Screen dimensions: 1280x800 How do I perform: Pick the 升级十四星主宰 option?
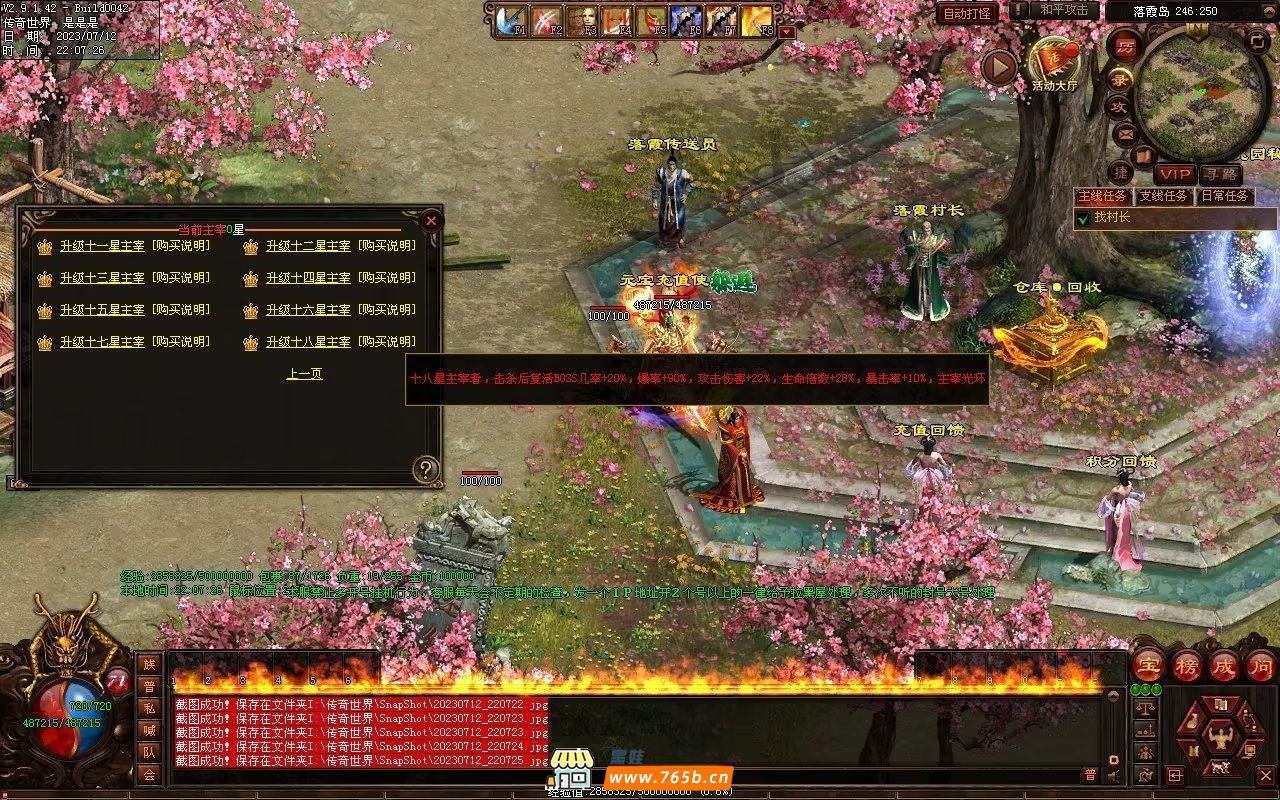pyautogui.click(x=308, y=278)
